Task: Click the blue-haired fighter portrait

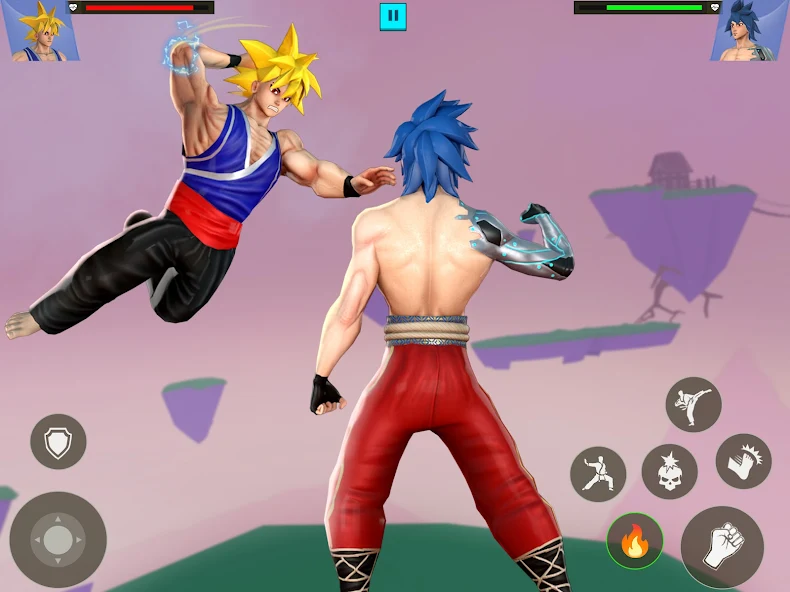Action: pos(750,30)
